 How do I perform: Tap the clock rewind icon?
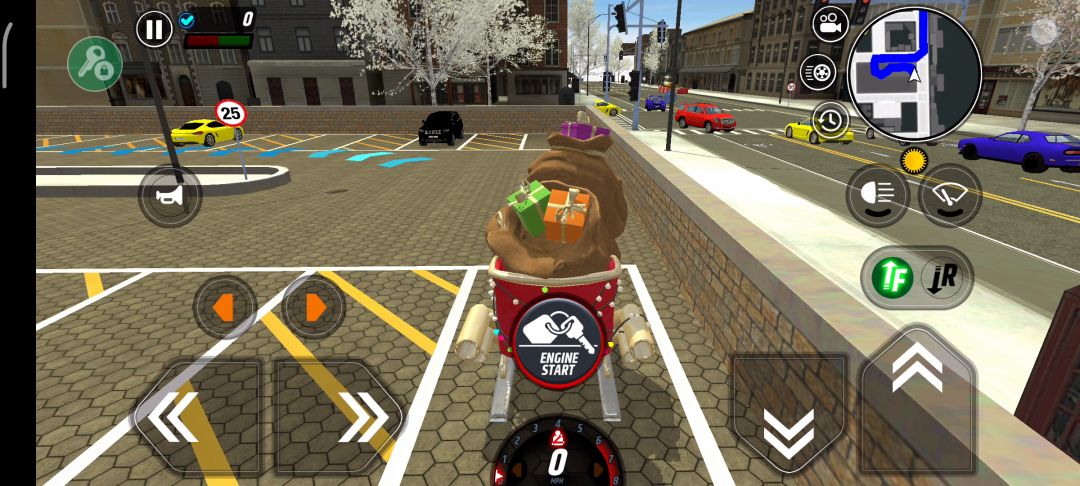(829, 120)
